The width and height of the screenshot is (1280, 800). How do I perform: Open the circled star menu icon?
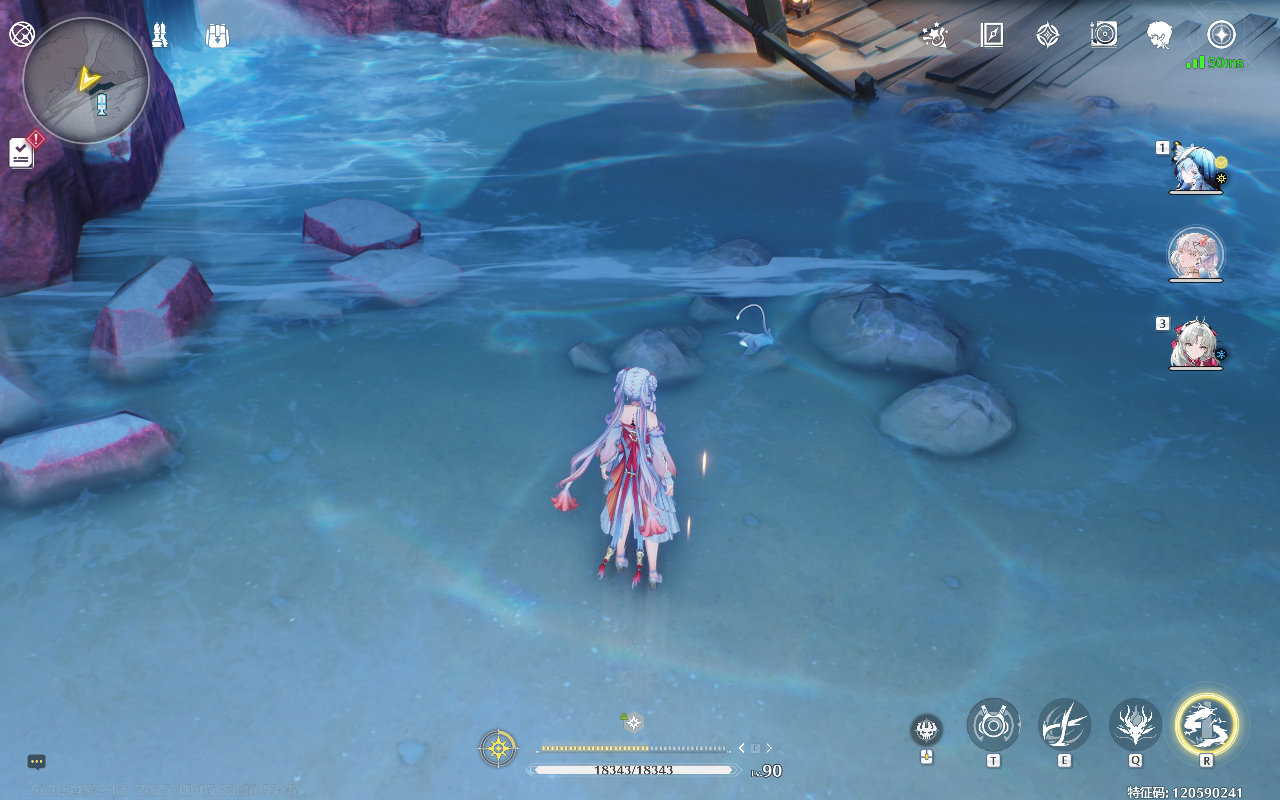(x=1221, y=35)
